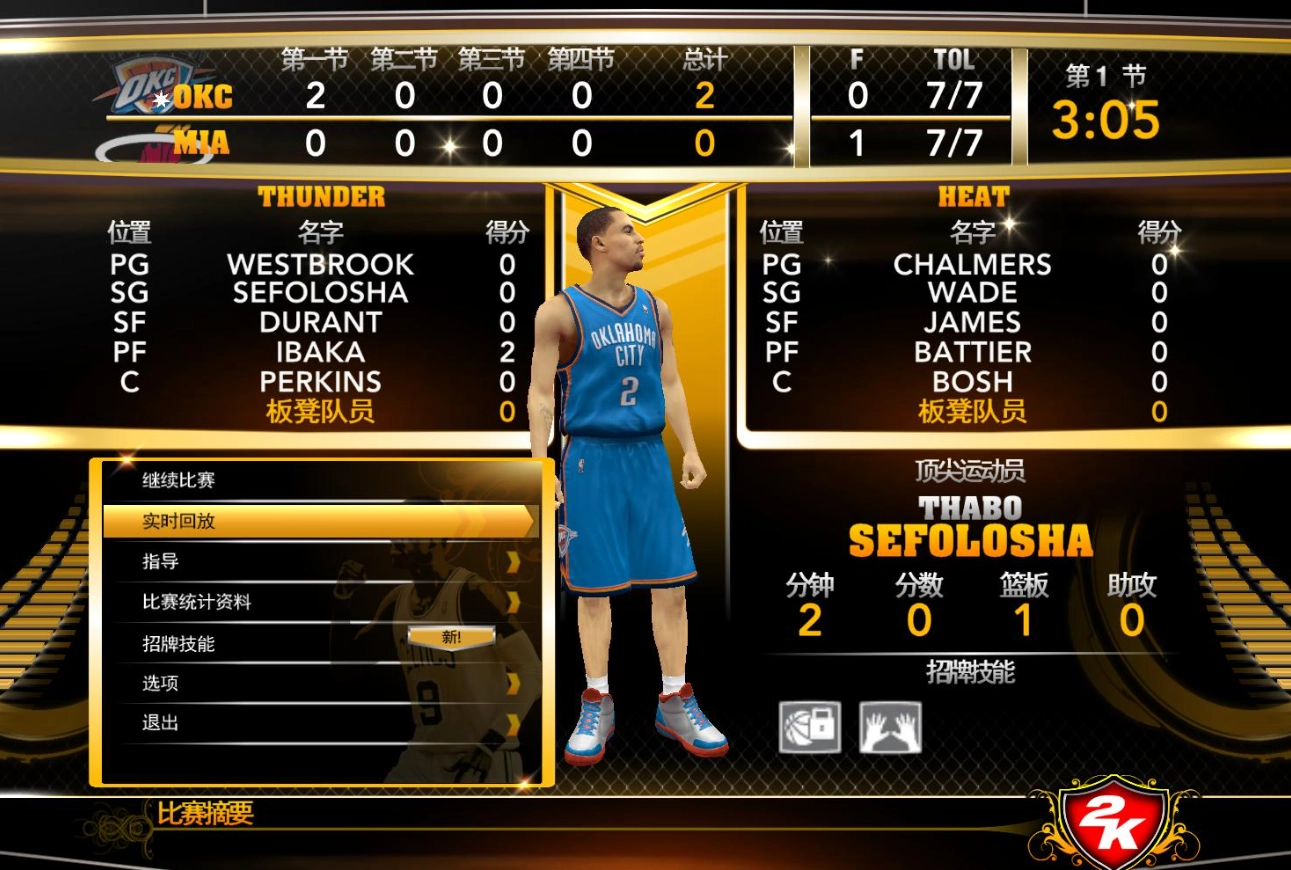The height and width of the screenshot is (870, 1291).
Task: Open the 招牌技能 menu entry
Action: [x=180, y=641]
